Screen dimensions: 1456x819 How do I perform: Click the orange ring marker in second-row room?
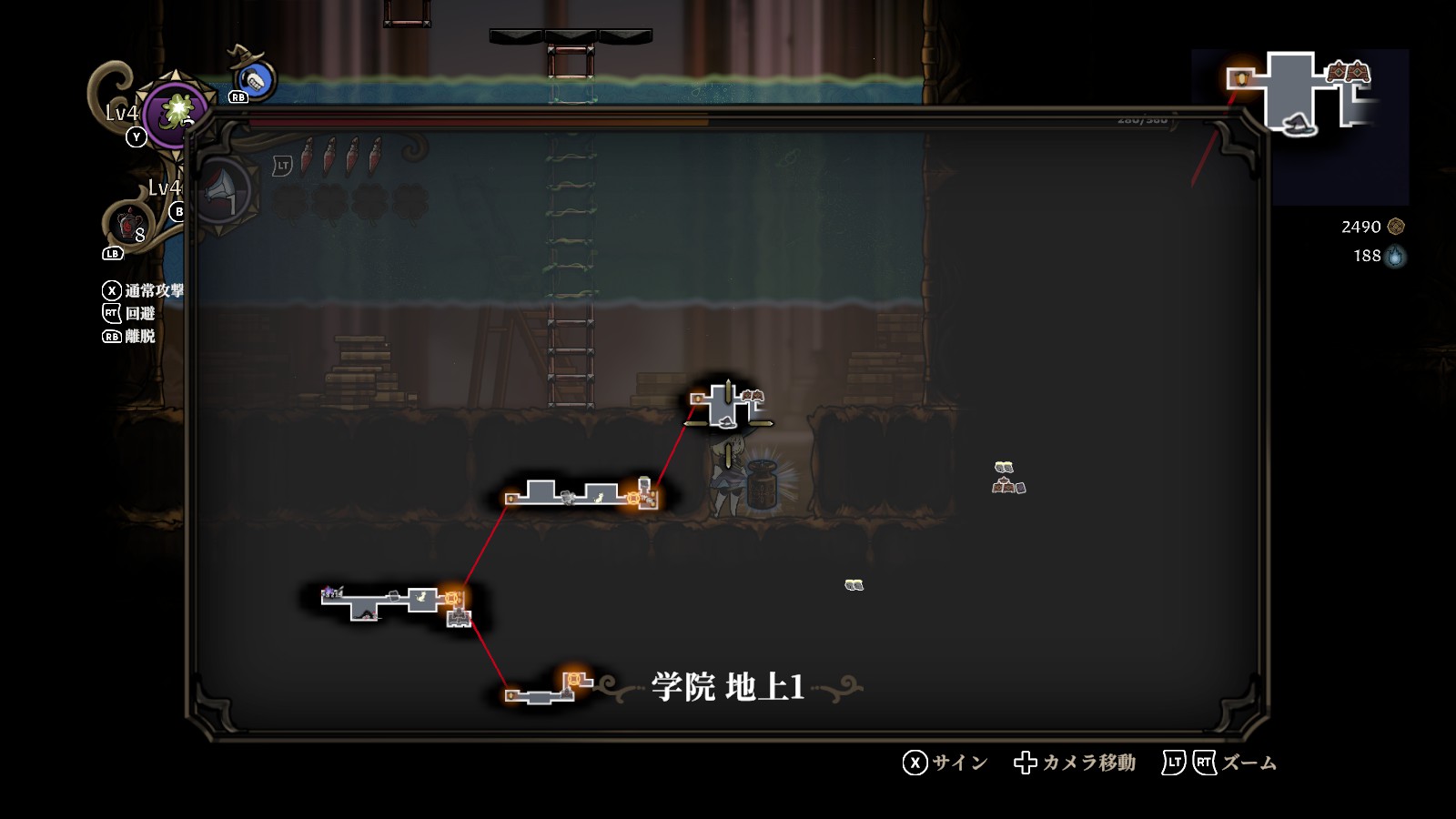[633, 498]
